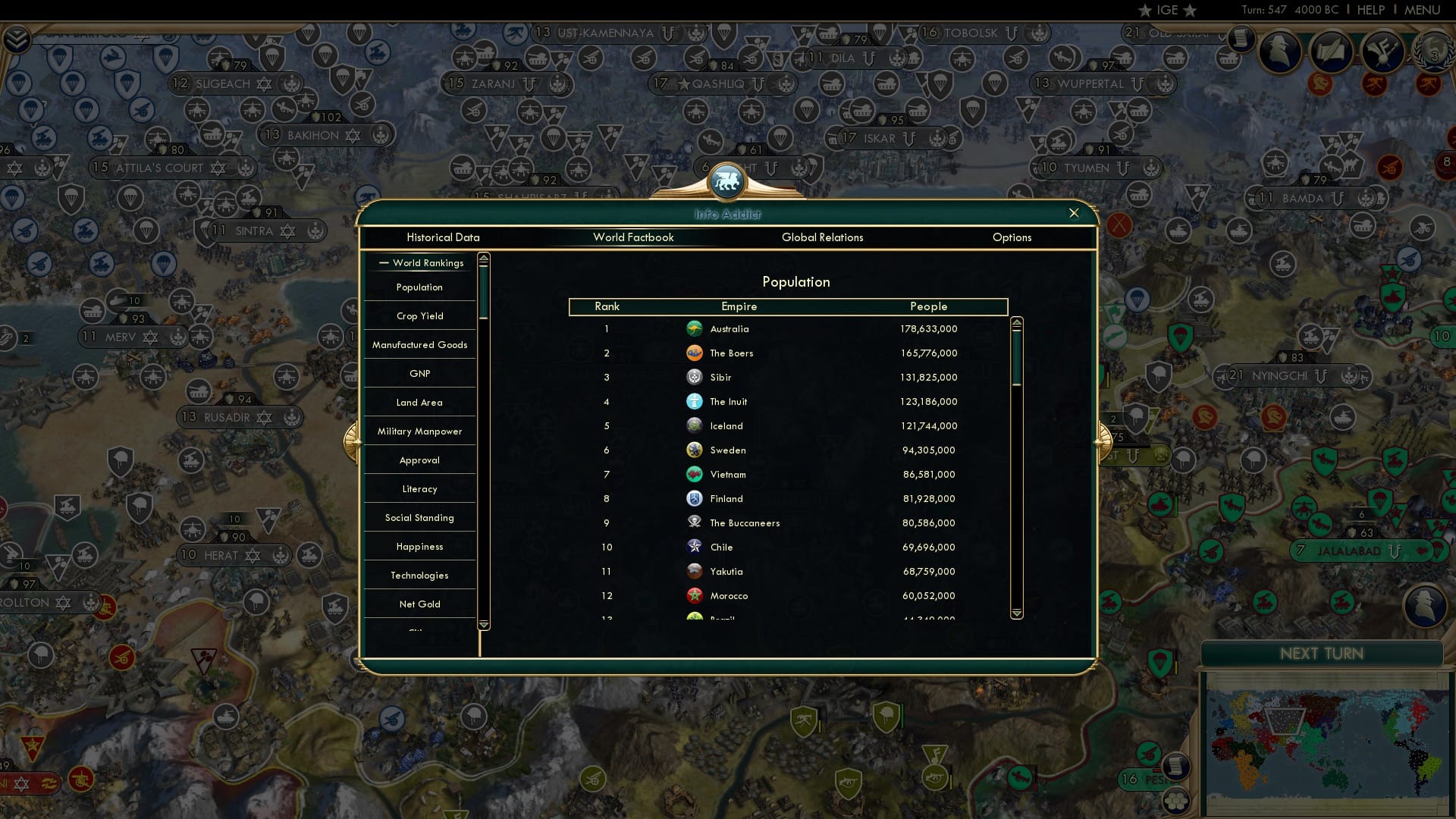The width and height of the screenshot is (1456, 819).
Task: Switch to the Historical Data tab
Action: (x=444, y=237)
